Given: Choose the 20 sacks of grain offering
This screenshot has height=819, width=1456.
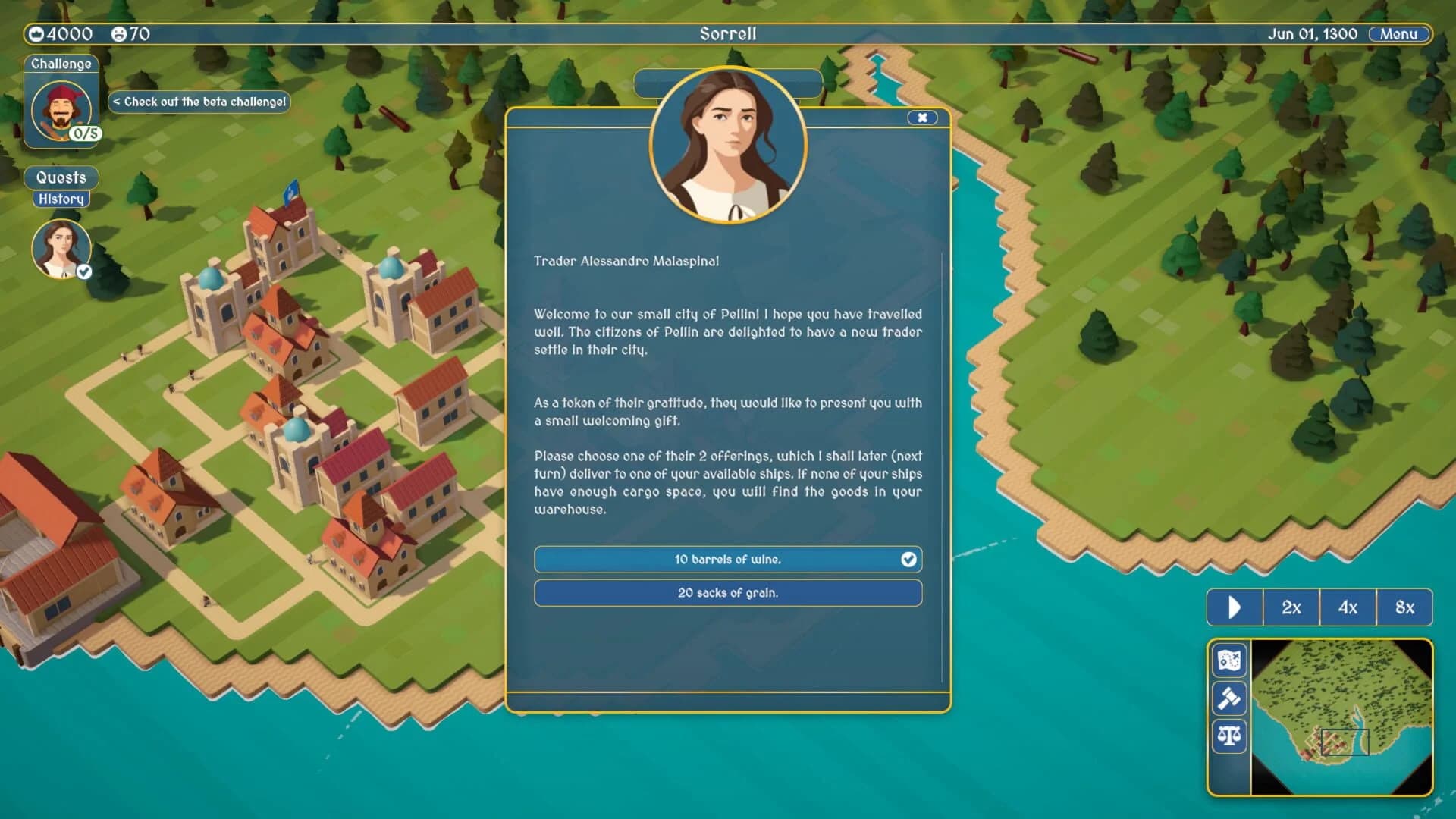Looking at the screenshot, I should (727, 593).
